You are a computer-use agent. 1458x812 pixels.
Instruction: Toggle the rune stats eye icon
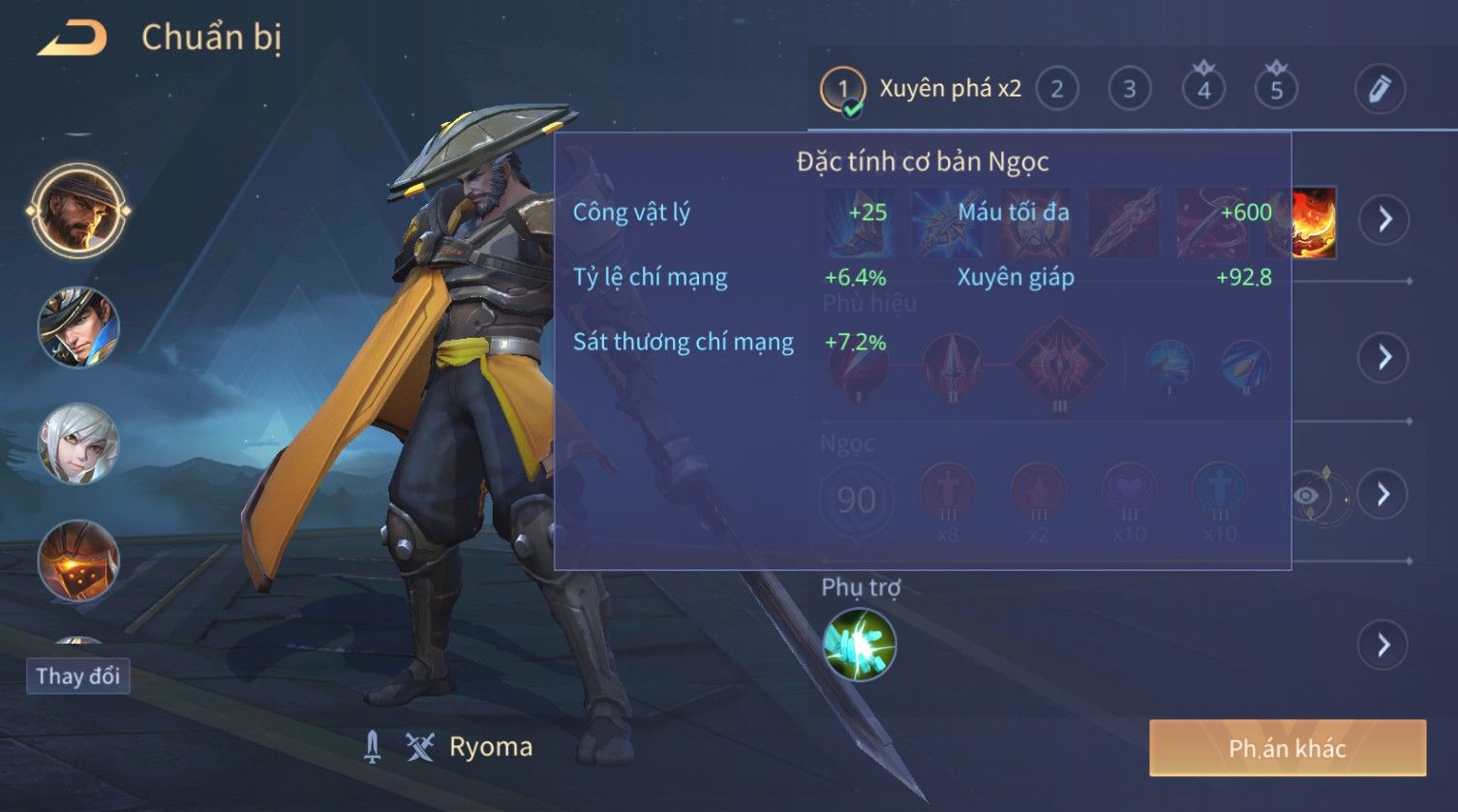(x=1307, y=496)
